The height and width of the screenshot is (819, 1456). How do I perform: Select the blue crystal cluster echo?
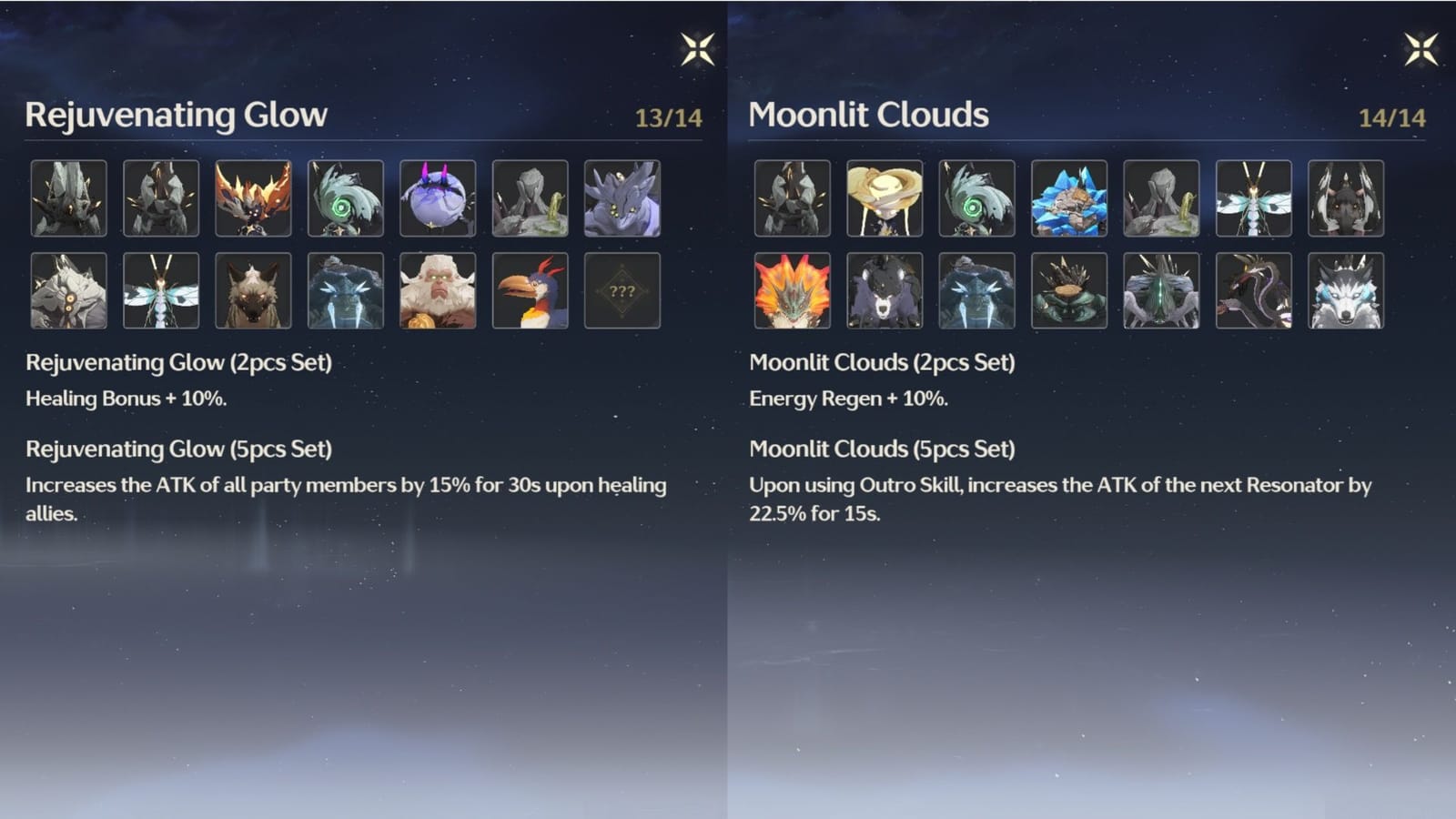pyautogui.click(x=1069, y=197)
